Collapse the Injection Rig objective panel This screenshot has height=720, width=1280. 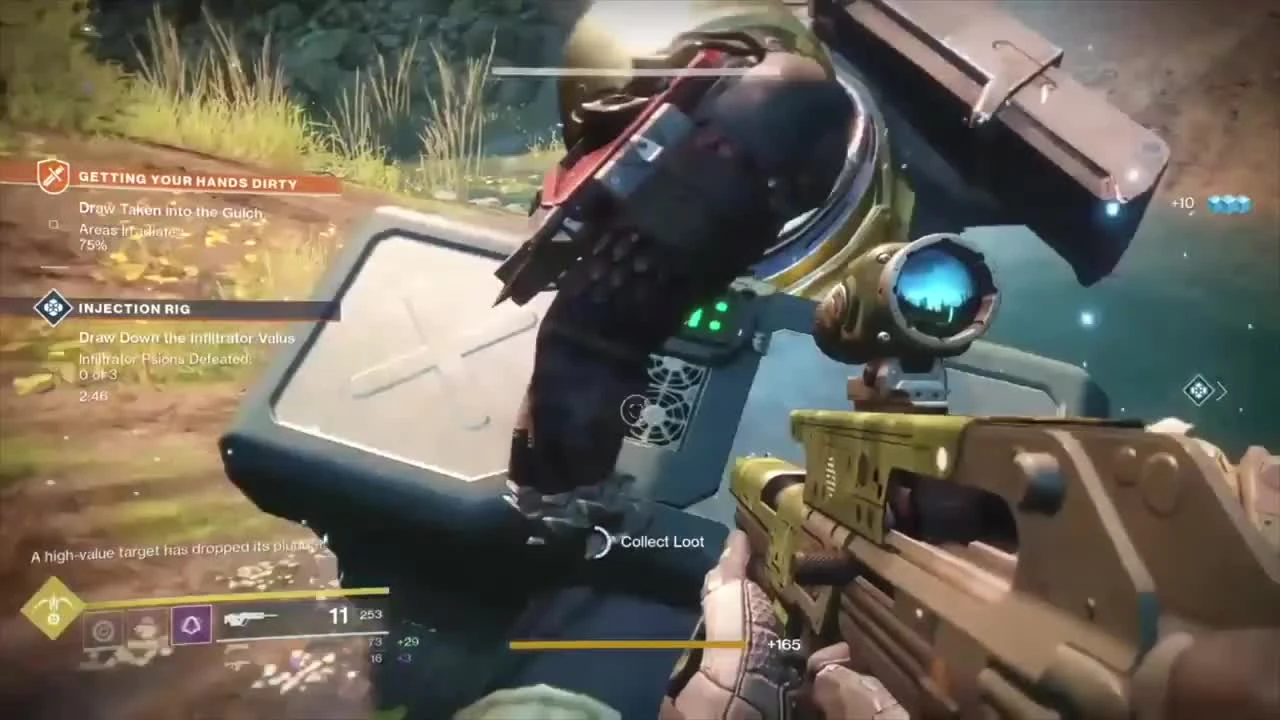(x=135, y=308)
